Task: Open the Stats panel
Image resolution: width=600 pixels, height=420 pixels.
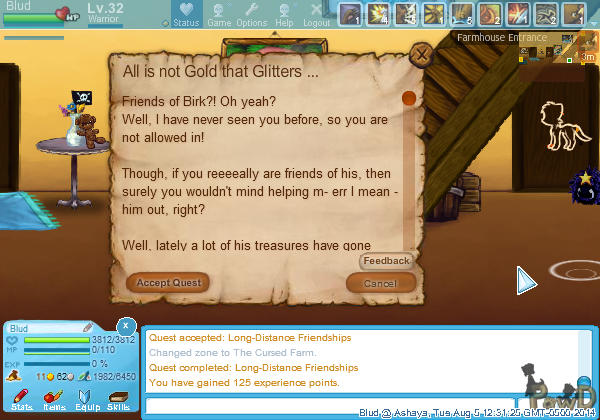Action: 22,401
